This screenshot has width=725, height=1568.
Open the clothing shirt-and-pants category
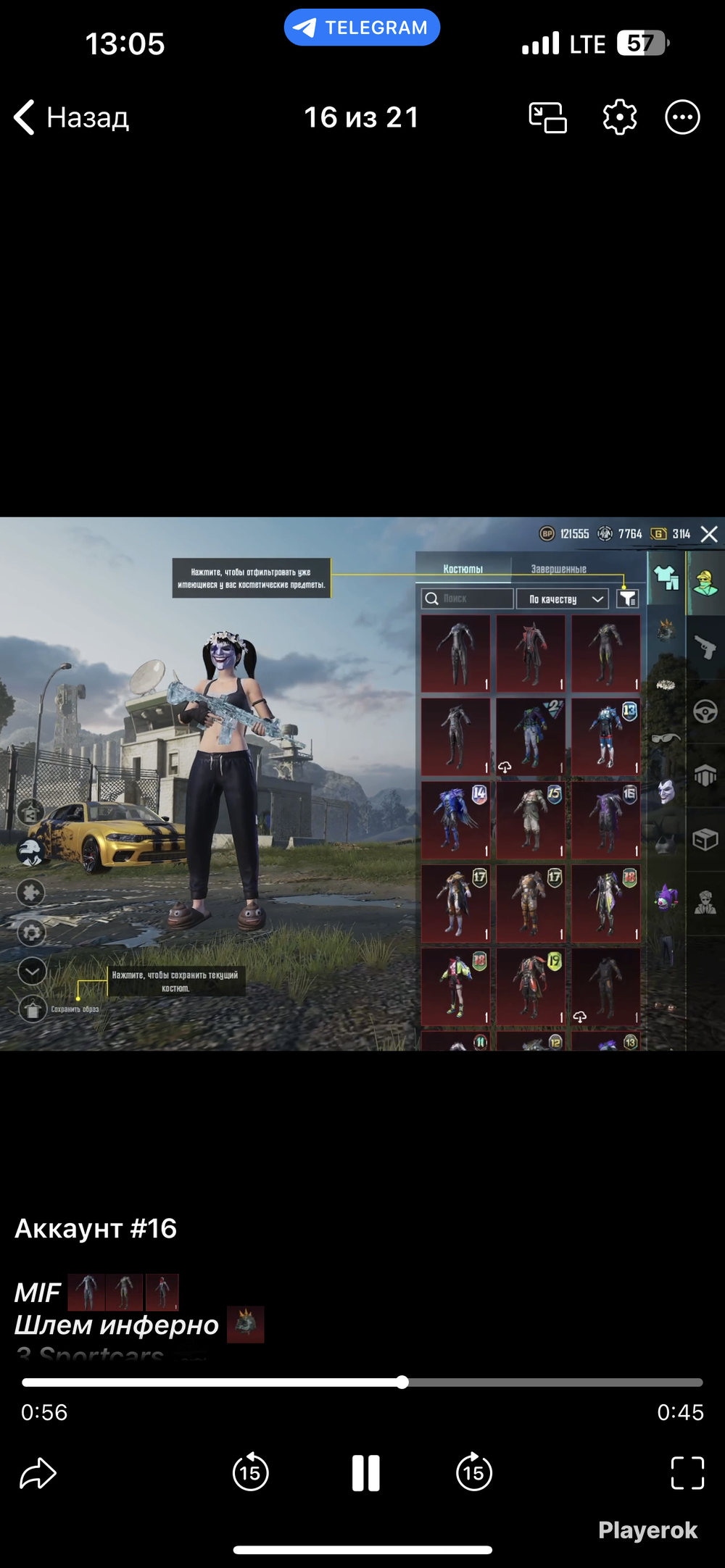pyautogui.click(x=666, y=578)
